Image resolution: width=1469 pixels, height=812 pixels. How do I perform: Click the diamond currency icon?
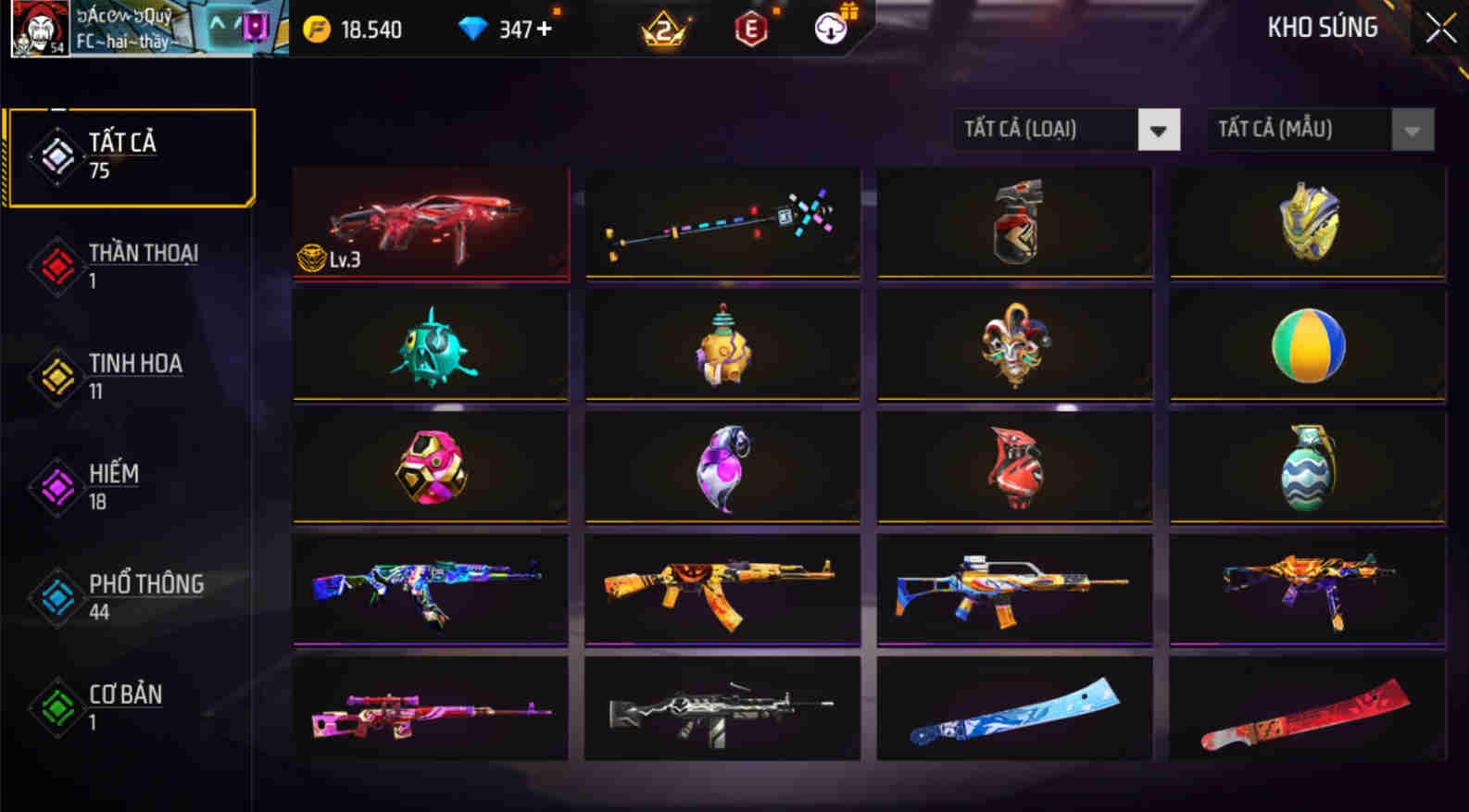point(475,28)
